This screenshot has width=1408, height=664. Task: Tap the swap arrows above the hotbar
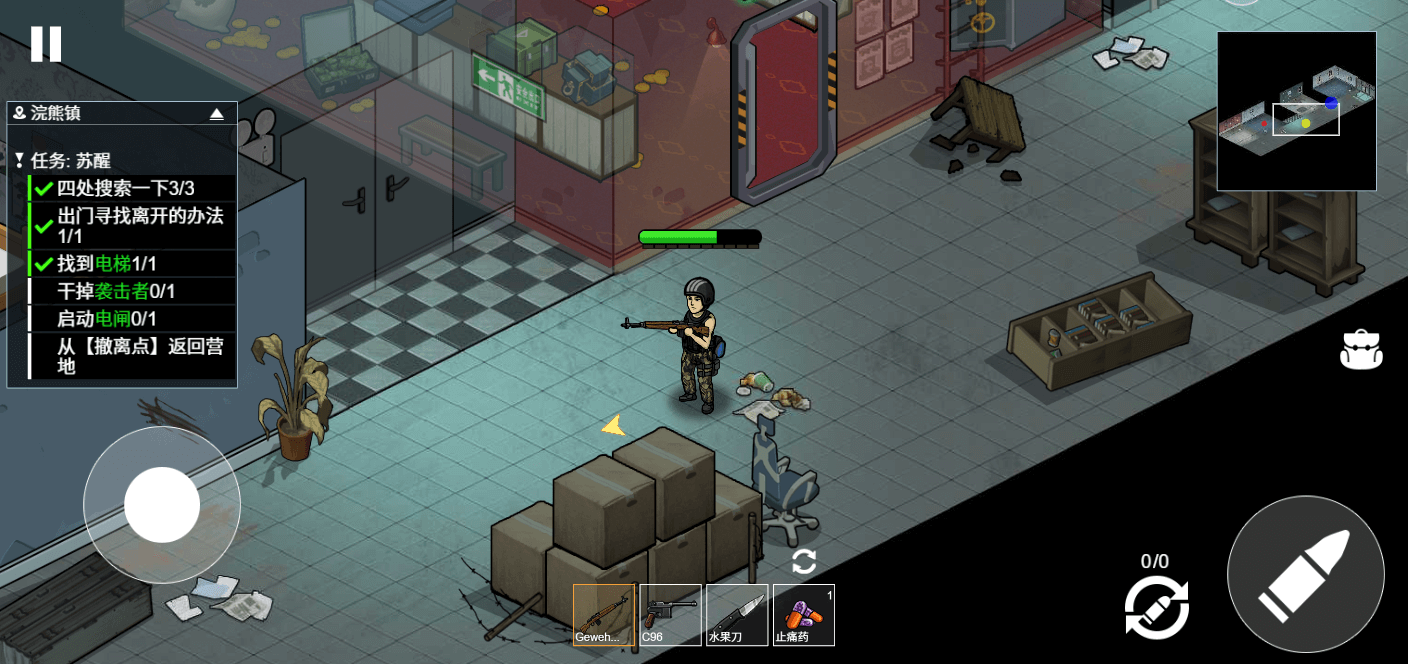pos(804,561)
